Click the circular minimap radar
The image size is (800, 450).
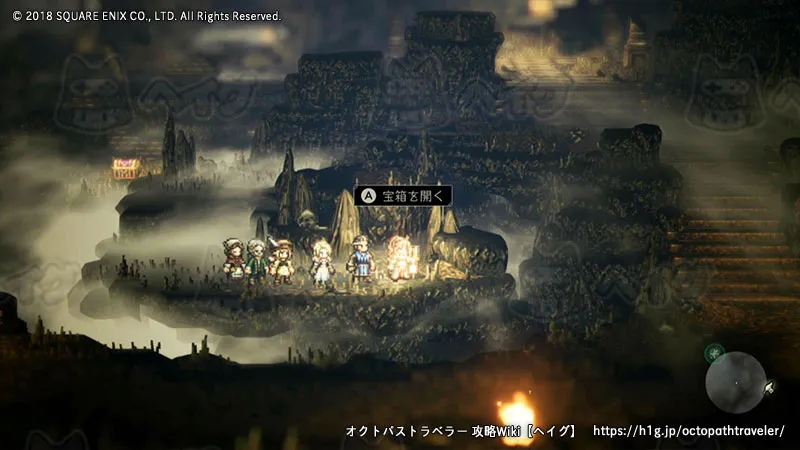(735, 382)
